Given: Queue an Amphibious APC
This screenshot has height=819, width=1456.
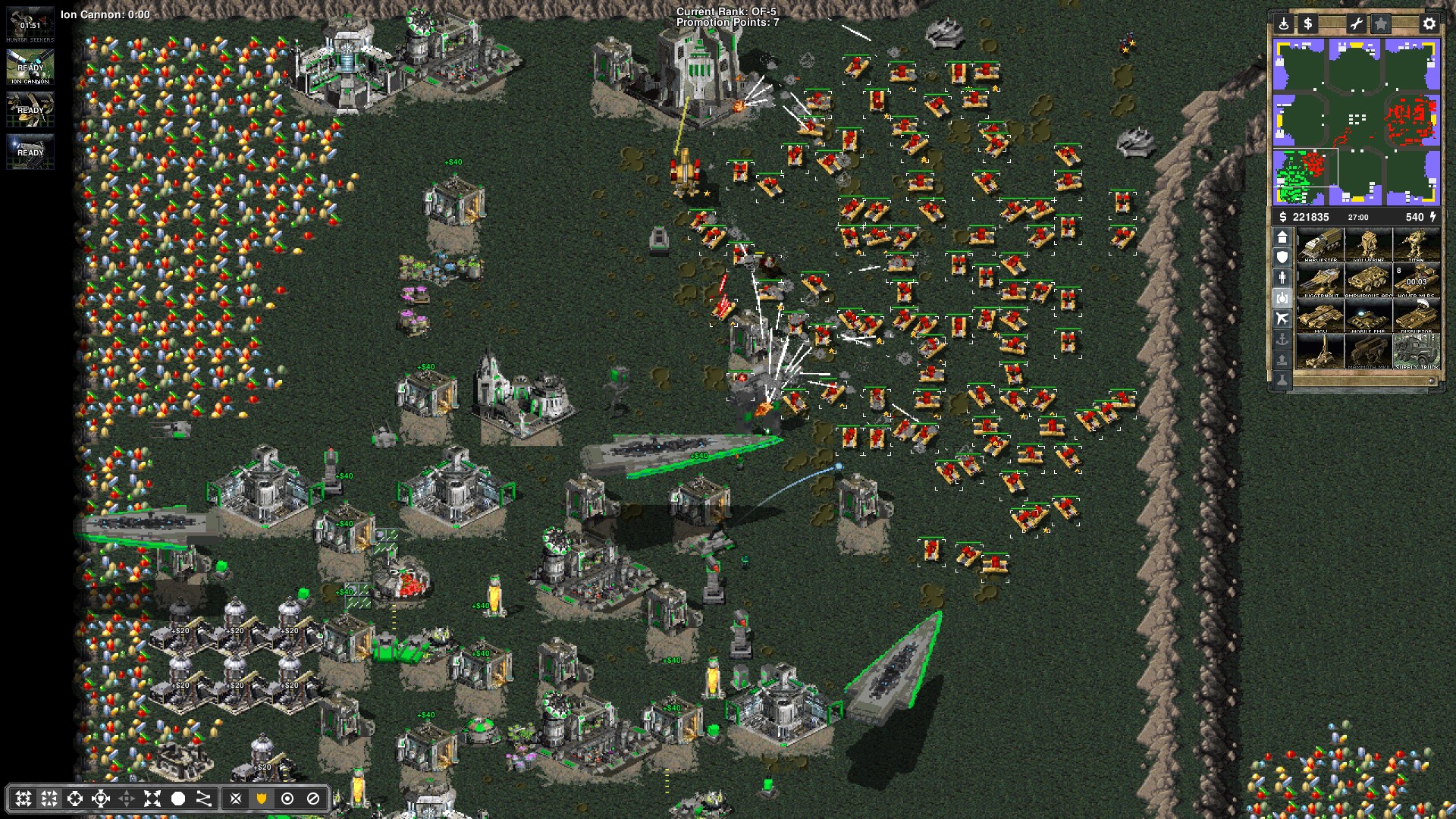Looking at the screenshot, I should [x=1368, y=281].
